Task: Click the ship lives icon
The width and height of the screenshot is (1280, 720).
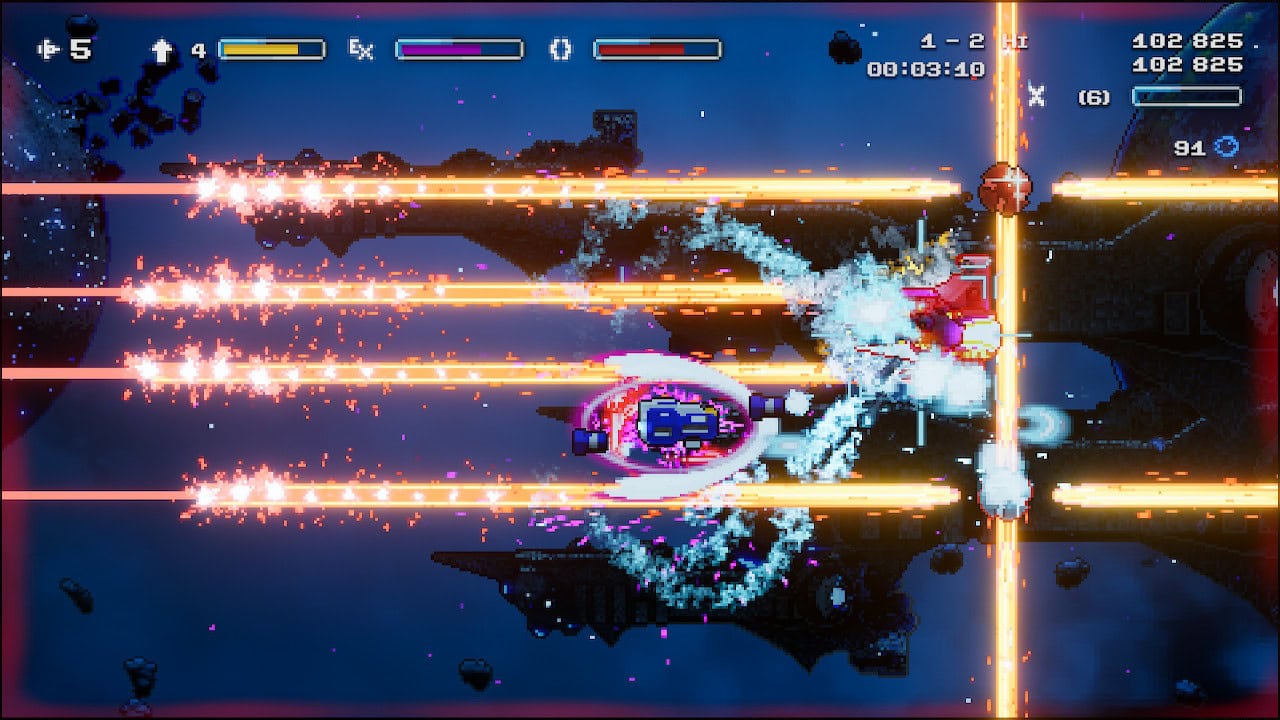Action: pyautogui.click(x=48, y=49)
